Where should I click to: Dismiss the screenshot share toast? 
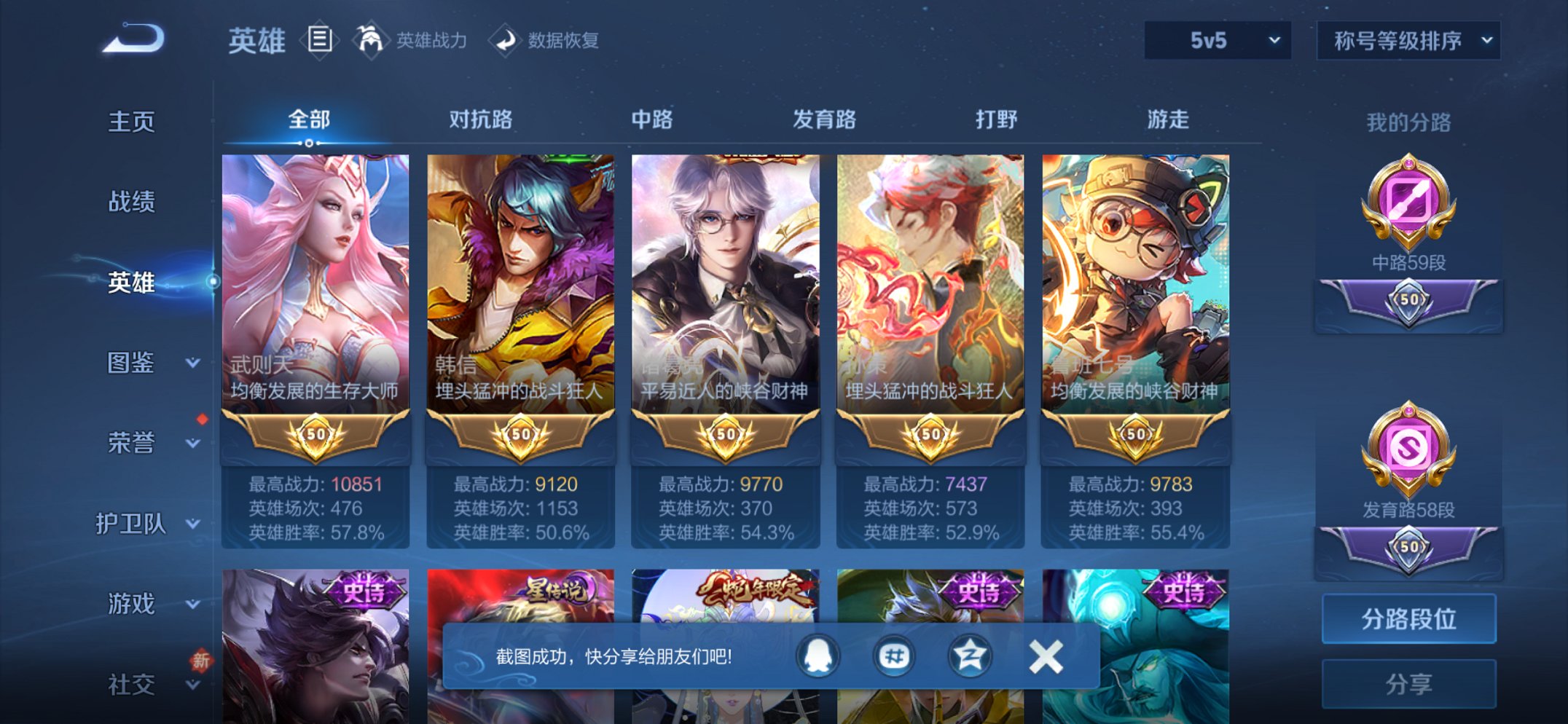tap(1045, 655)
